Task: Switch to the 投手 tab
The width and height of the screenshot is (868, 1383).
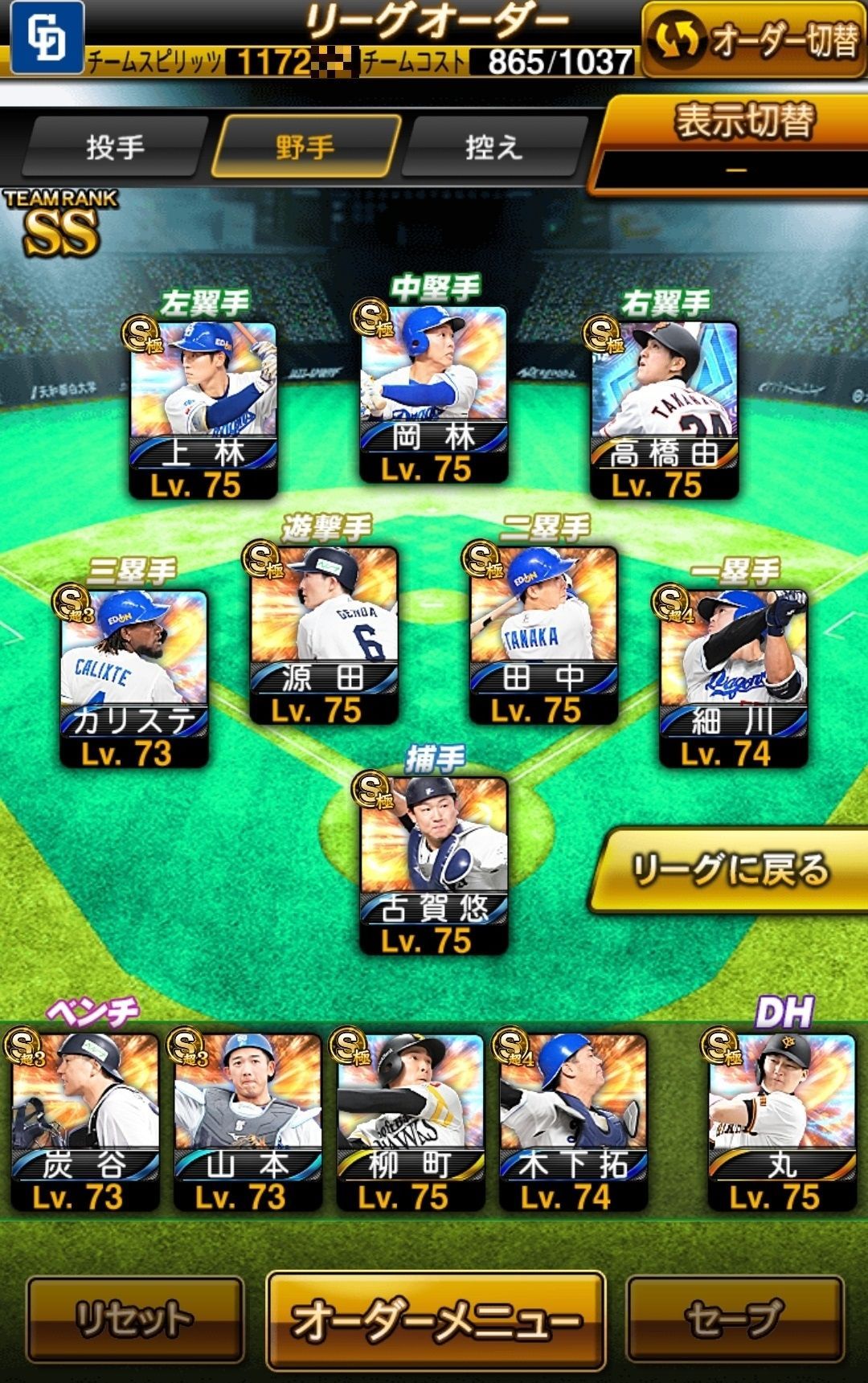Action: (x=115, y=147)
